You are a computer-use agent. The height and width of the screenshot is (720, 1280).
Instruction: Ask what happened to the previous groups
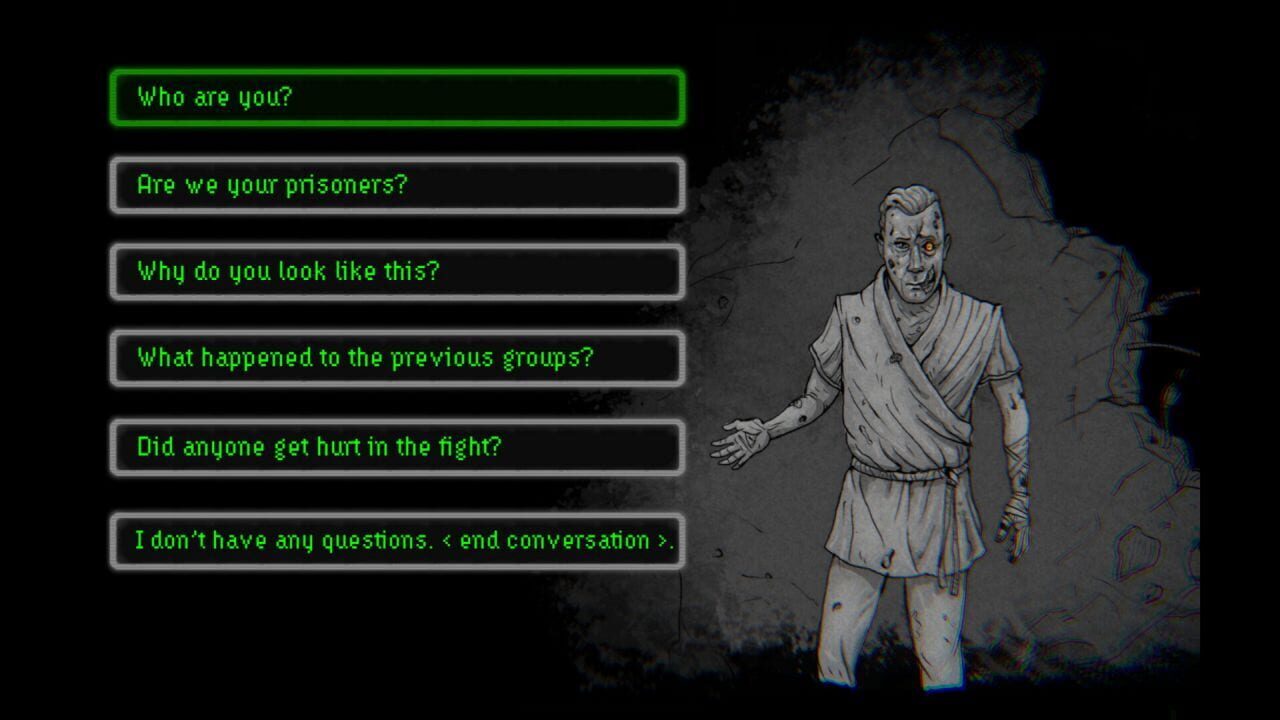397,358
